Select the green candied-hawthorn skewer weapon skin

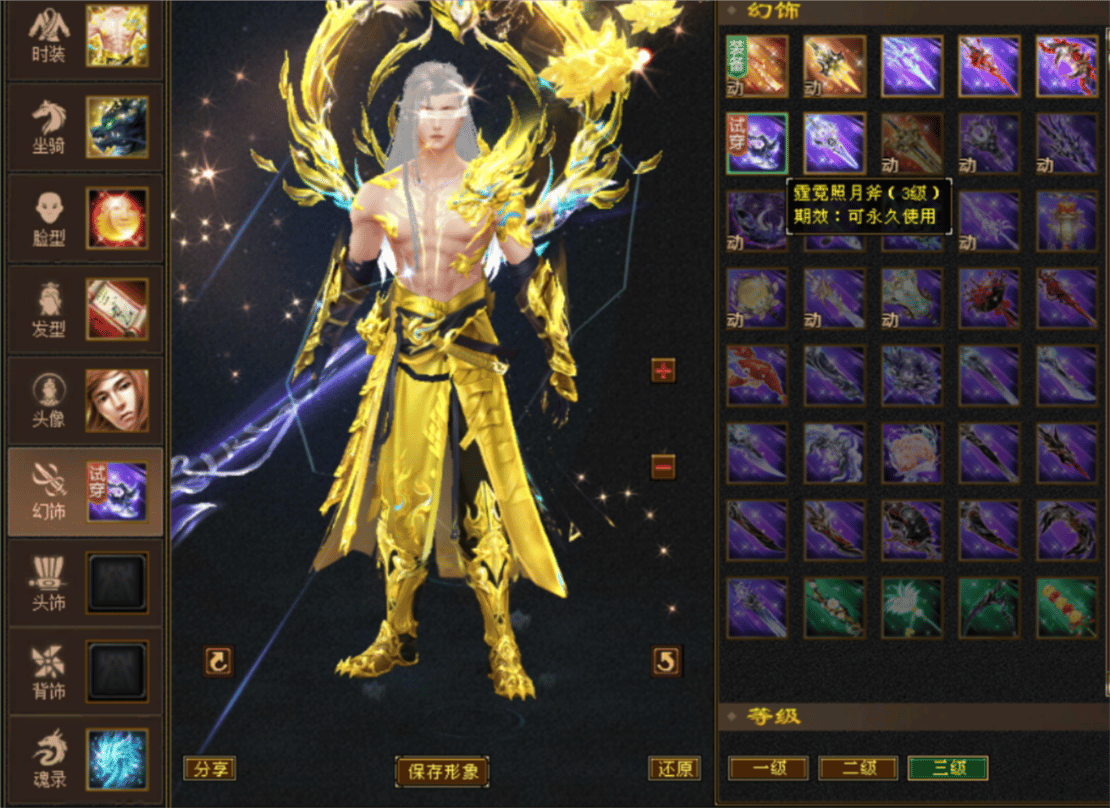pyautogui.click(x=1067, y=607)
